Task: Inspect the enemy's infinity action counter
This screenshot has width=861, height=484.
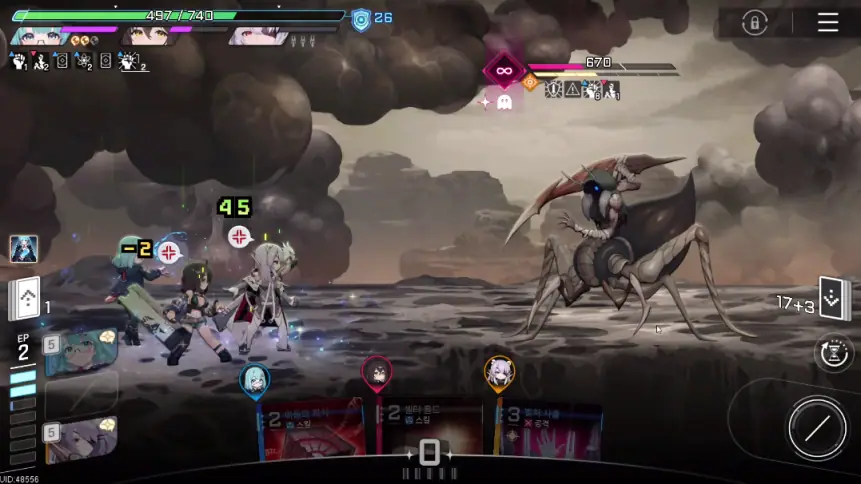Action: pyautogui.click(x=504, y=70)
